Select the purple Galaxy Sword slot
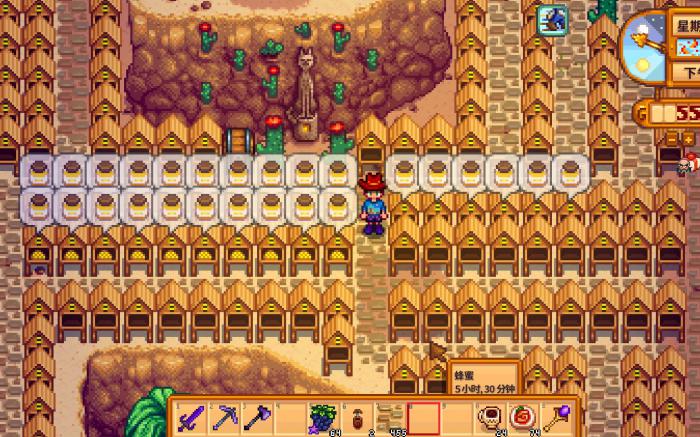This screenshot has height=437, width=700. 193,415
